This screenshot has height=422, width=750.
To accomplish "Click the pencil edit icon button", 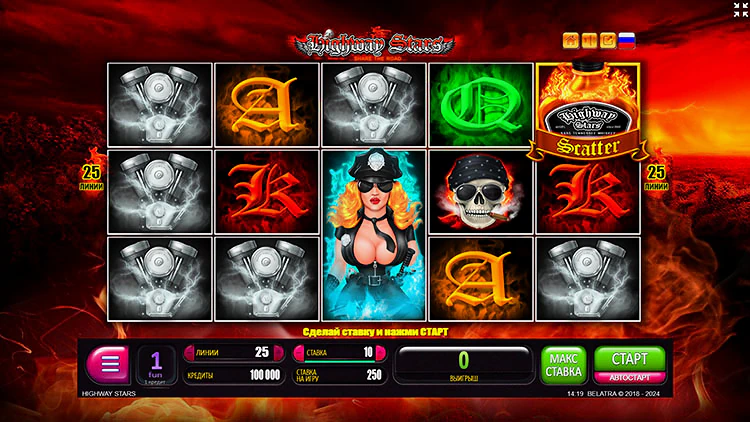I will coord(607,41).
